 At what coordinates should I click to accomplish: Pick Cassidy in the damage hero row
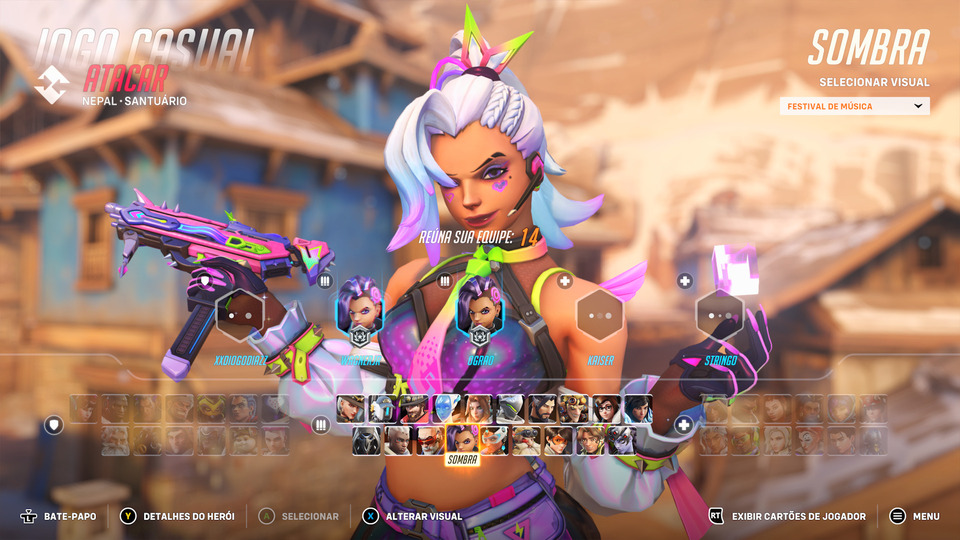pyautogui.click(x=413, y=409)
